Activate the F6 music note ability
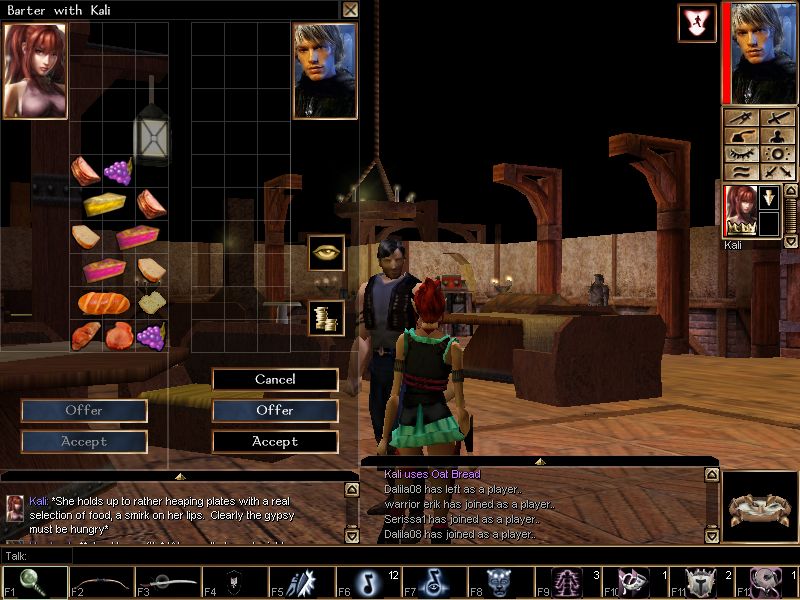The image size is (800, 600). [366, 582]
